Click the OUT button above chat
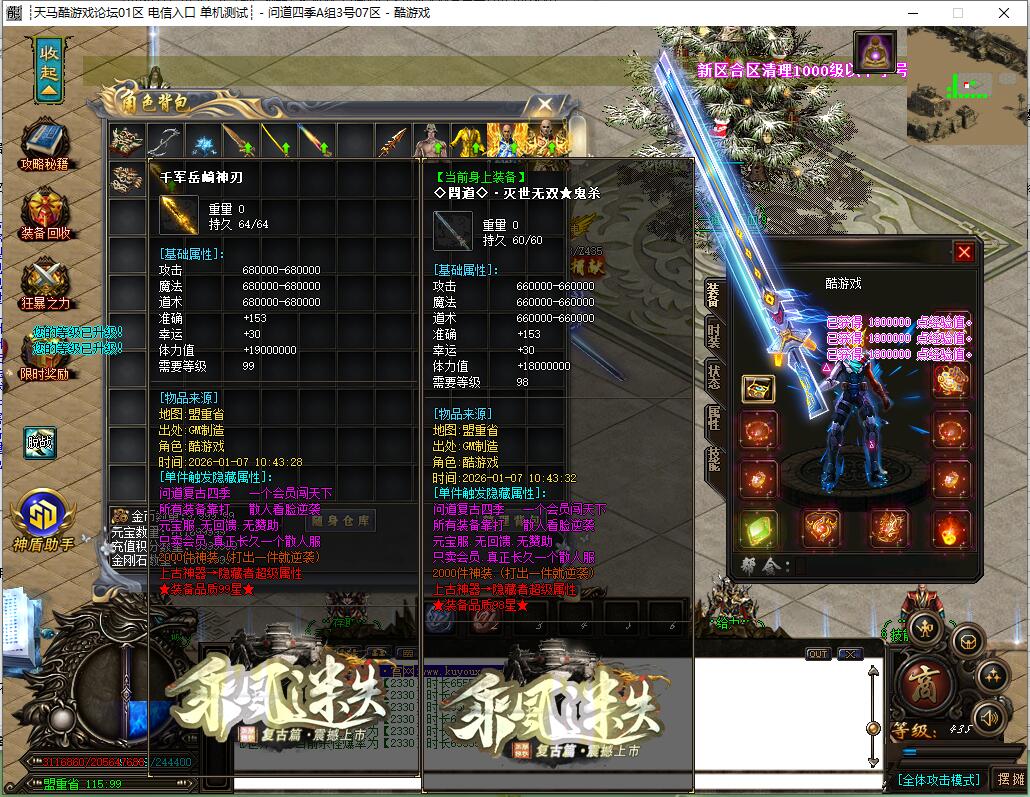Screen dimensions: 1030x797 [818, 654]
